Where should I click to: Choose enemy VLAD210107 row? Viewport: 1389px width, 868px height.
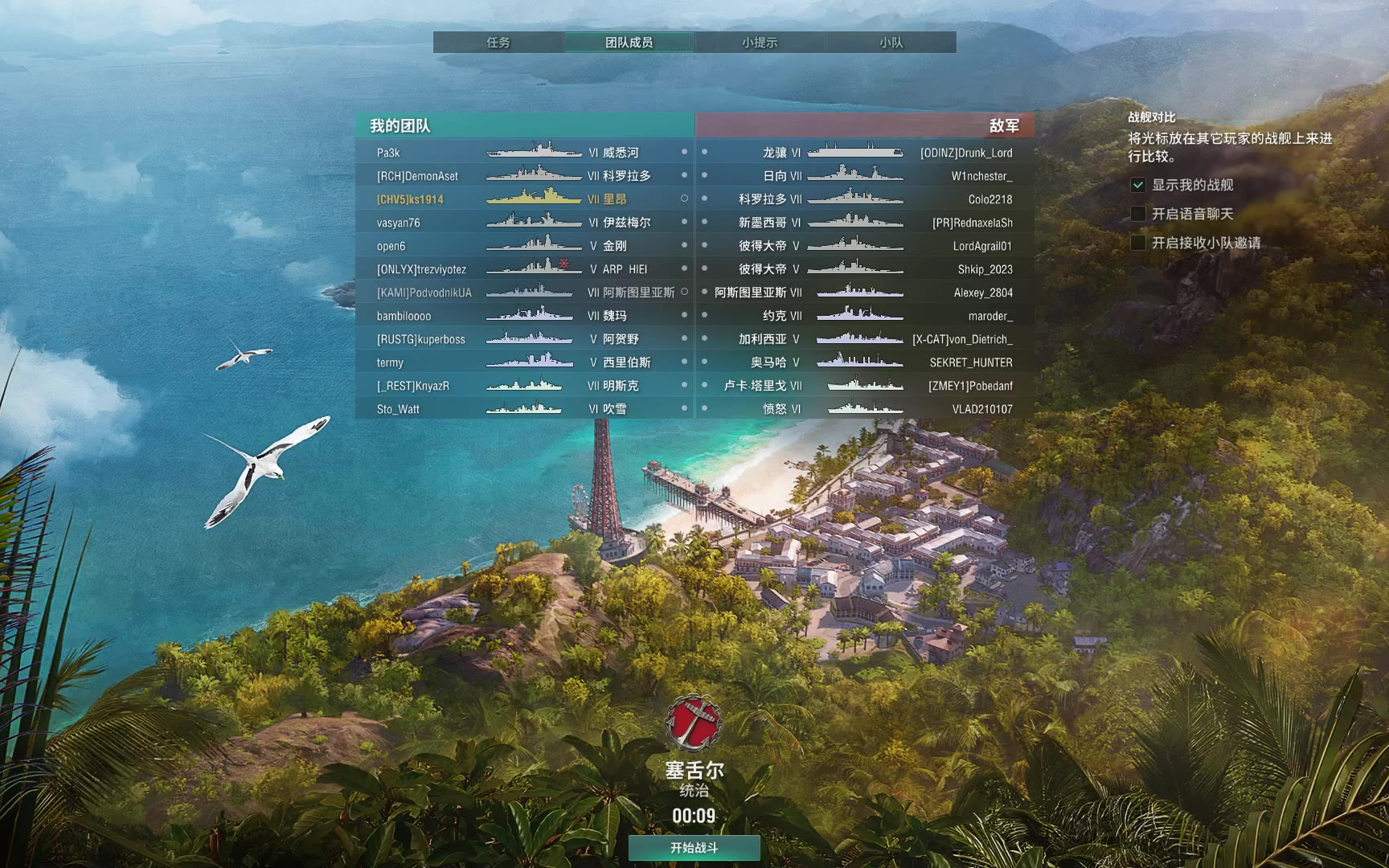(x=865, y=409)
